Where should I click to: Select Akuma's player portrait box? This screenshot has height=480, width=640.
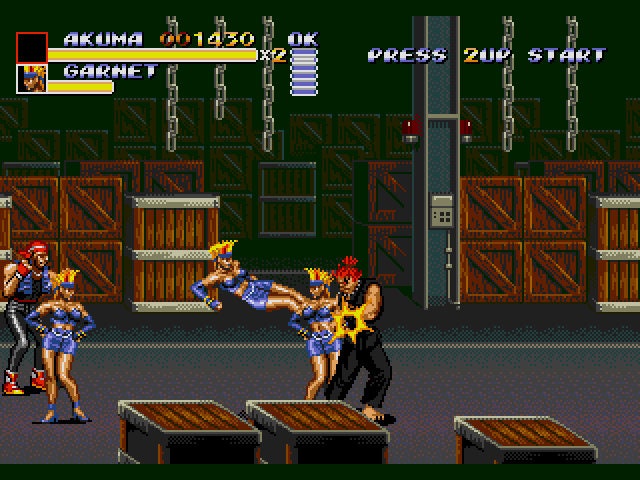(x=32, y=47)
